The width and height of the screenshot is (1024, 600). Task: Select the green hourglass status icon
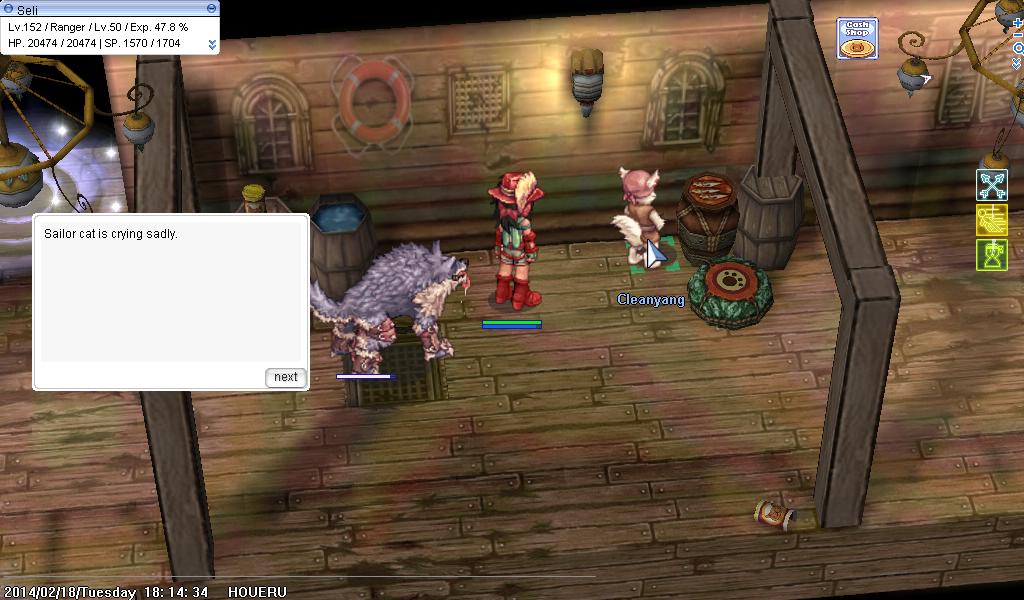click(991, 255)
